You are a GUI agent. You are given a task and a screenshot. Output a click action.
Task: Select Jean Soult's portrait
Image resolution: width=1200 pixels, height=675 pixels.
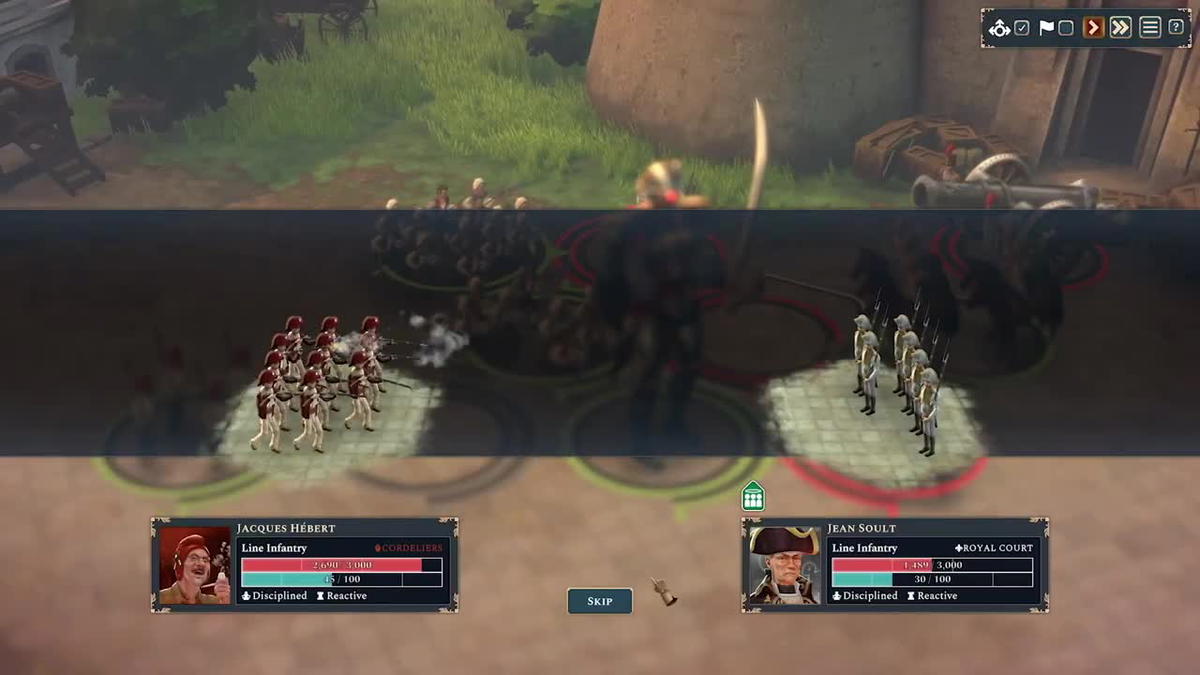[785, 565]
